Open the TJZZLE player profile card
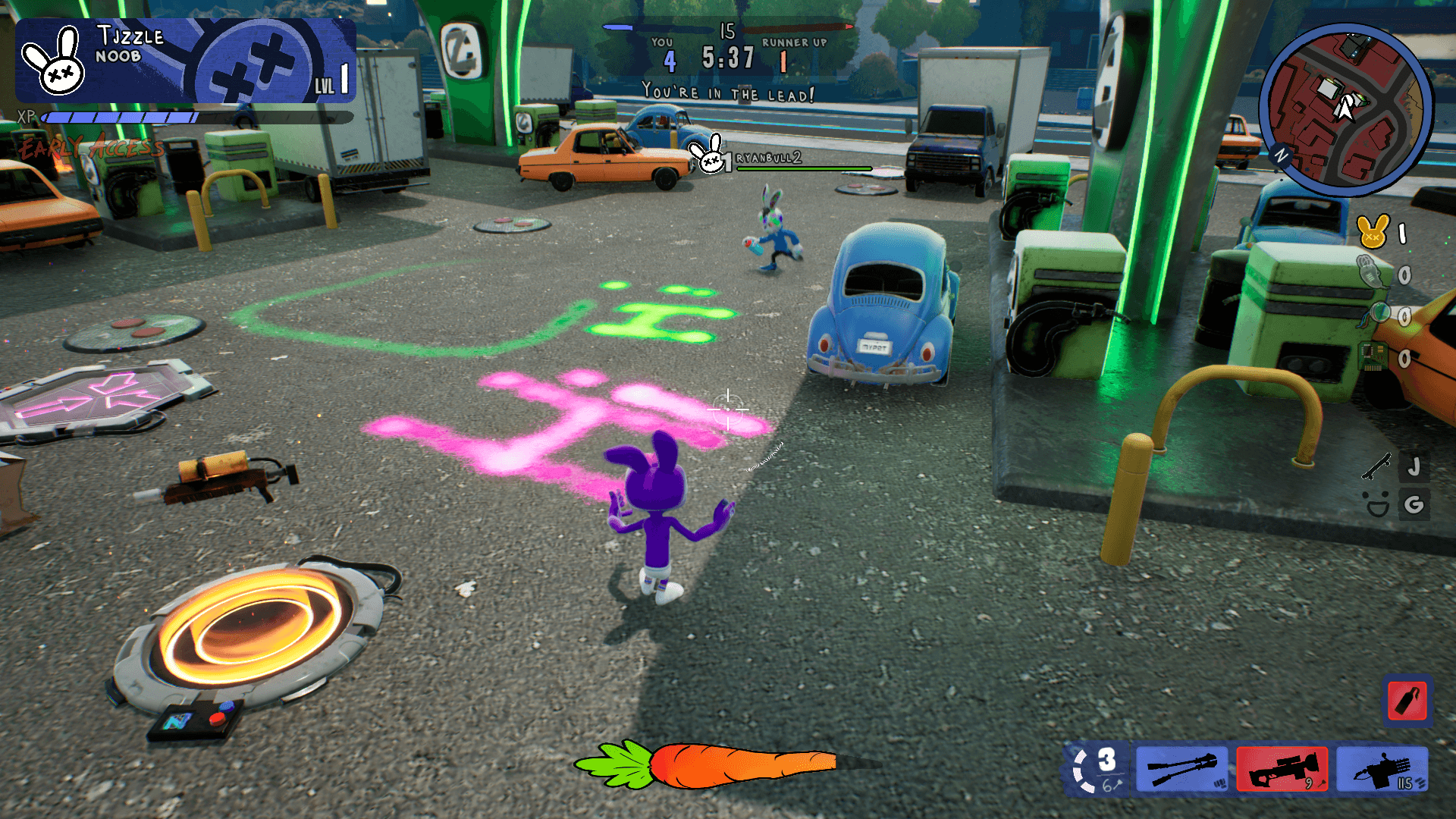Image resolution: width=1456 pixels, height=819 pixels. click(x=185, y=61)
